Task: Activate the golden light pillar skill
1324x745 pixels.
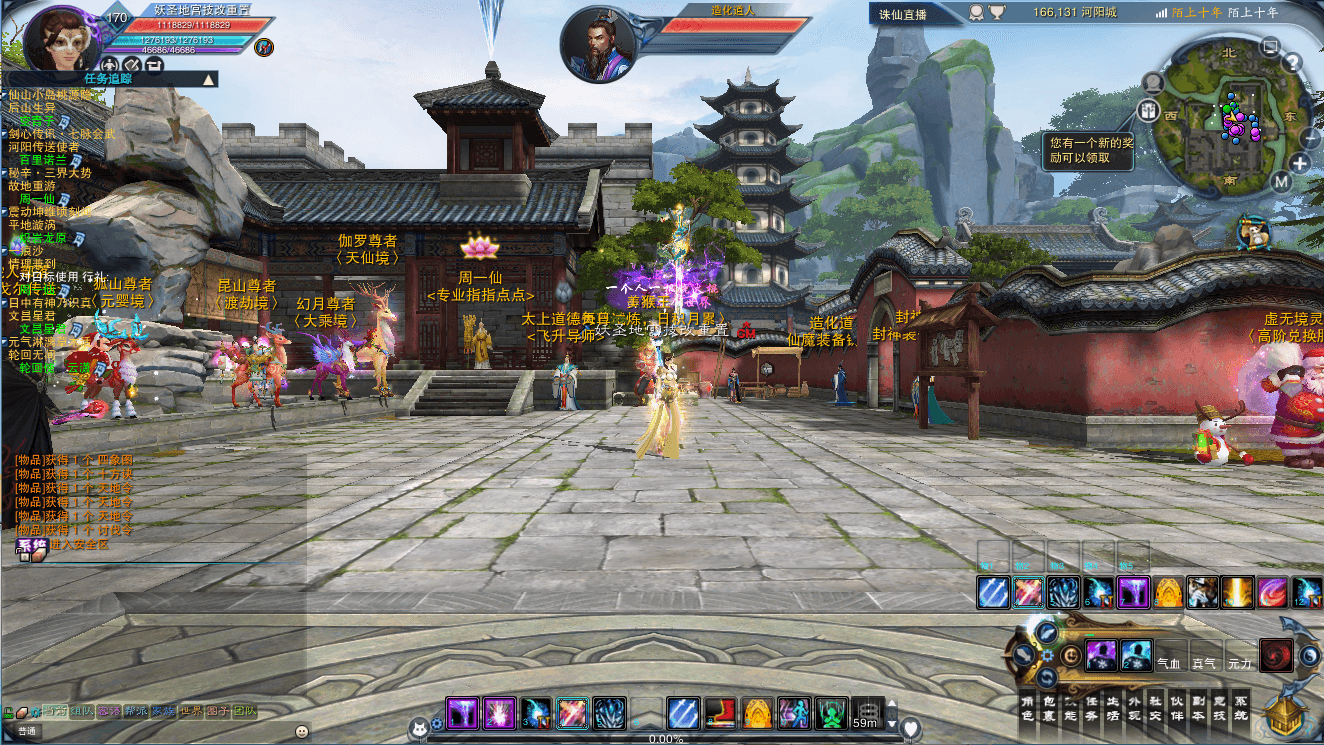Action: pyautogui.click(x=1237, y=592)
